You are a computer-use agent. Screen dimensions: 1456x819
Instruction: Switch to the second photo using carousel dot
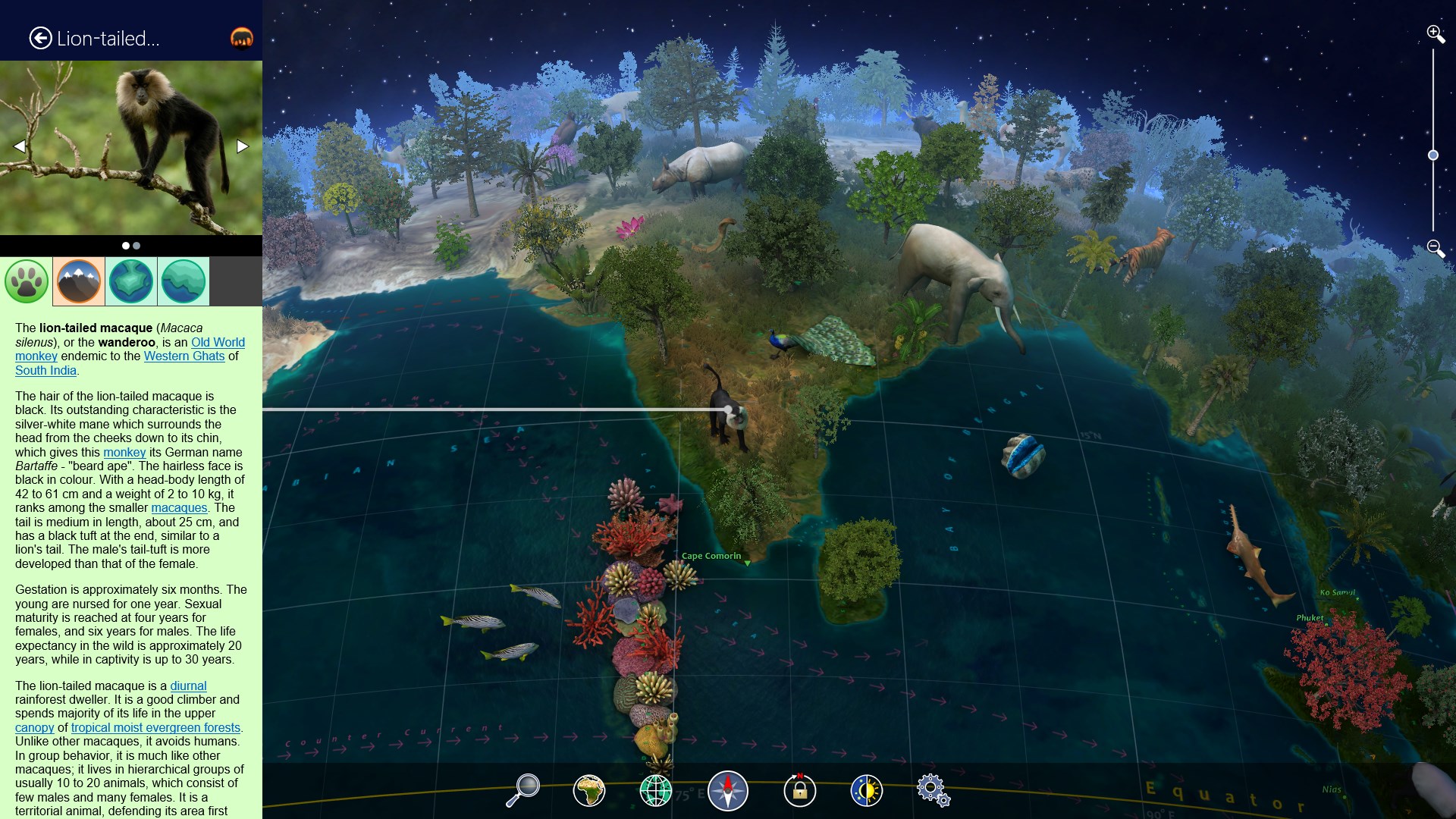(x=136, y=245)
